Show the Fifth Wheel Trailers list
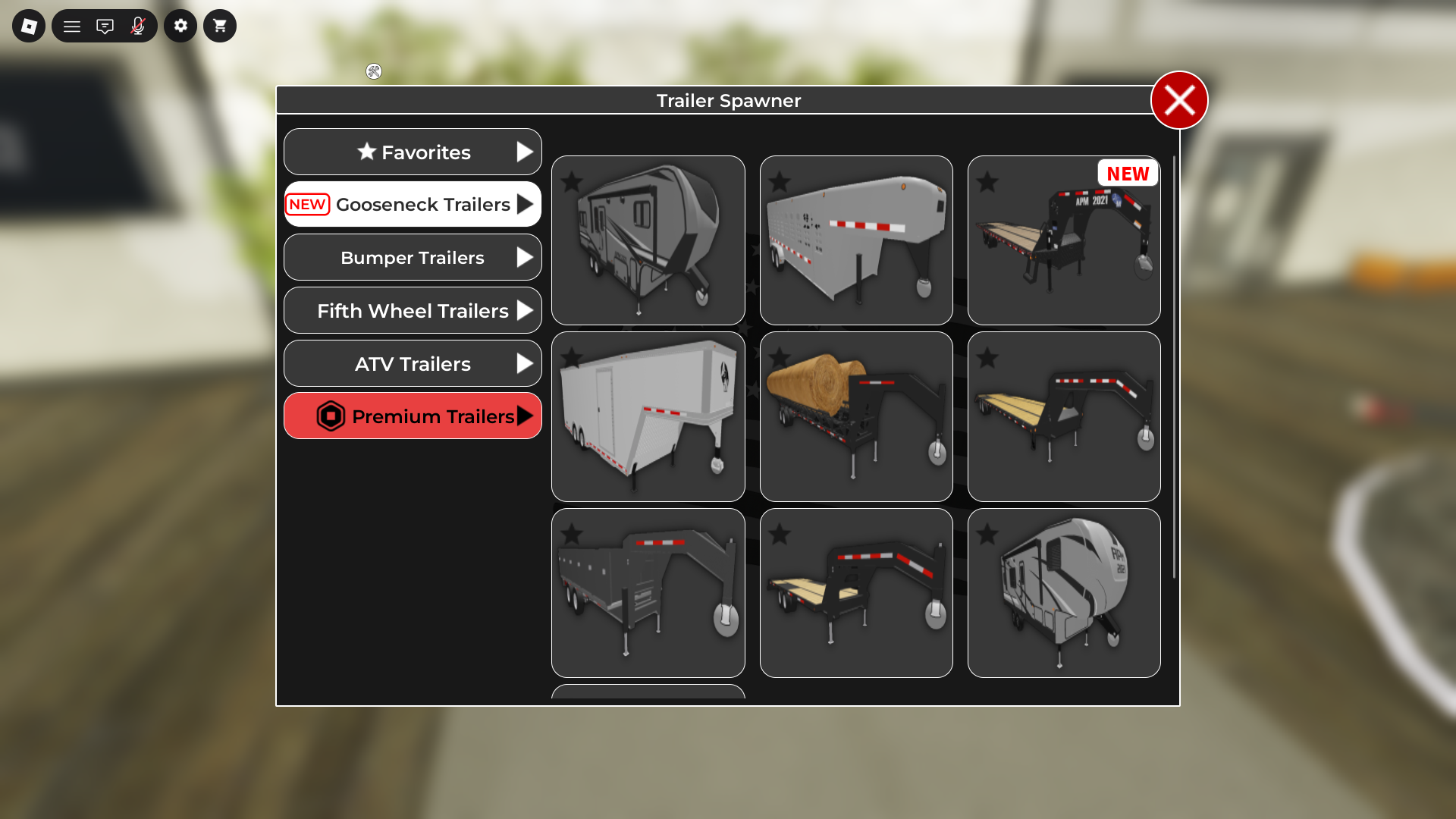This screenshot has width=1456, height=819. (413, 311)
